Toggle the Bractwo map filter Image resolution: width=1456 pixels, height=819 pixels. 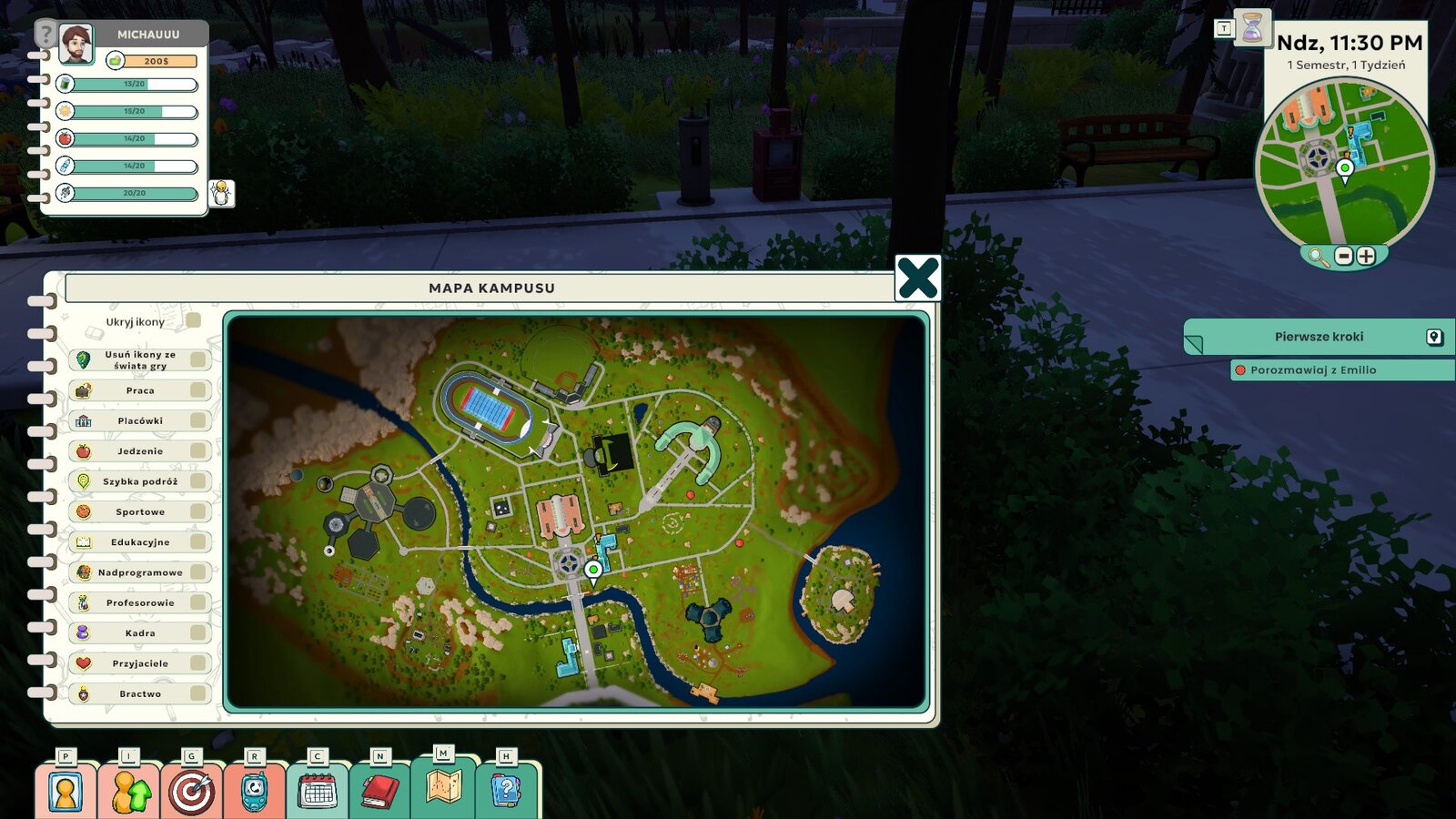click(x=197, y=693)
